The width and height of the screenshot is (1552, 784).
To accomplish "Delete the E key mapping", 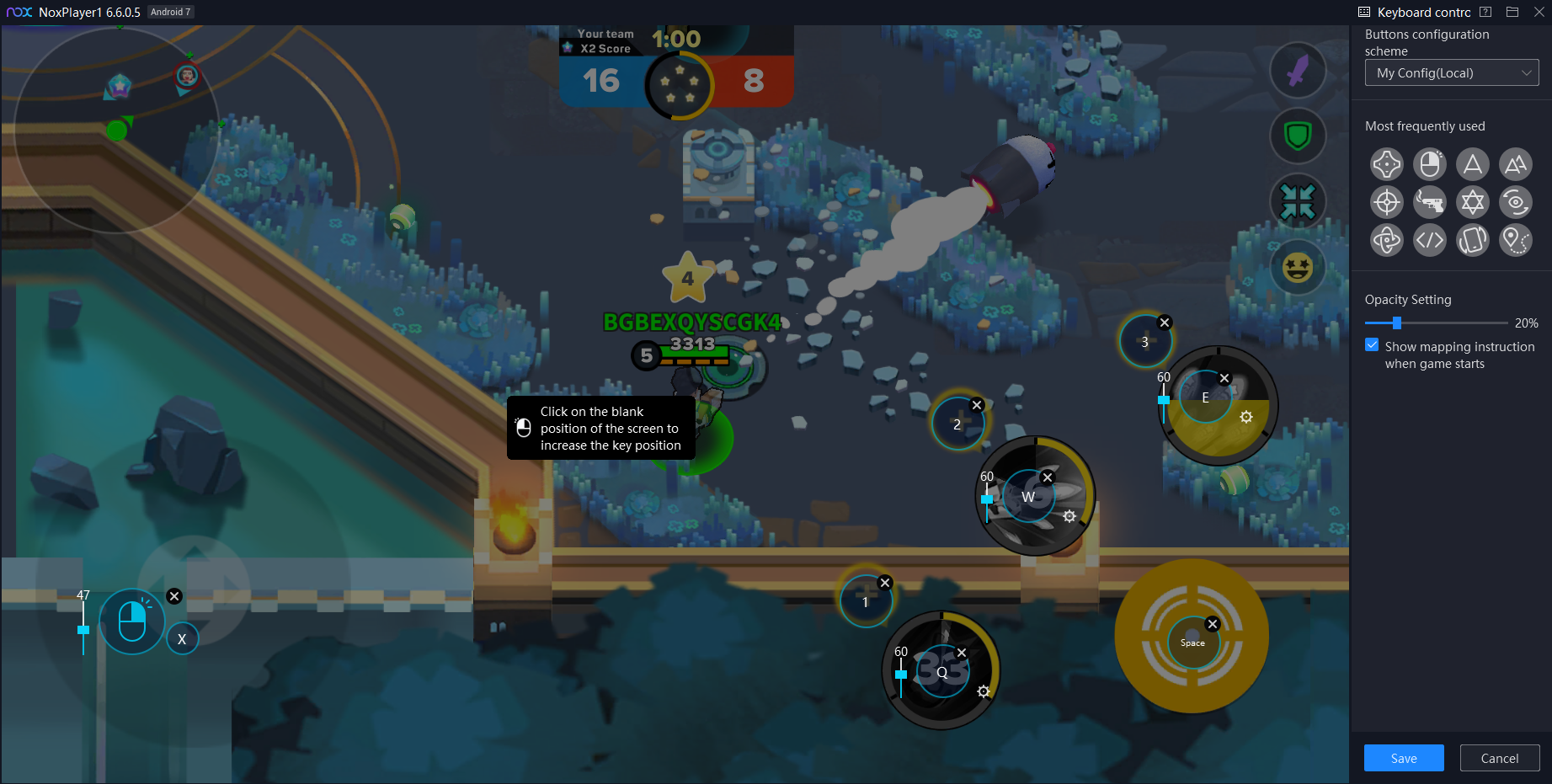I will tap(1224, 379).
